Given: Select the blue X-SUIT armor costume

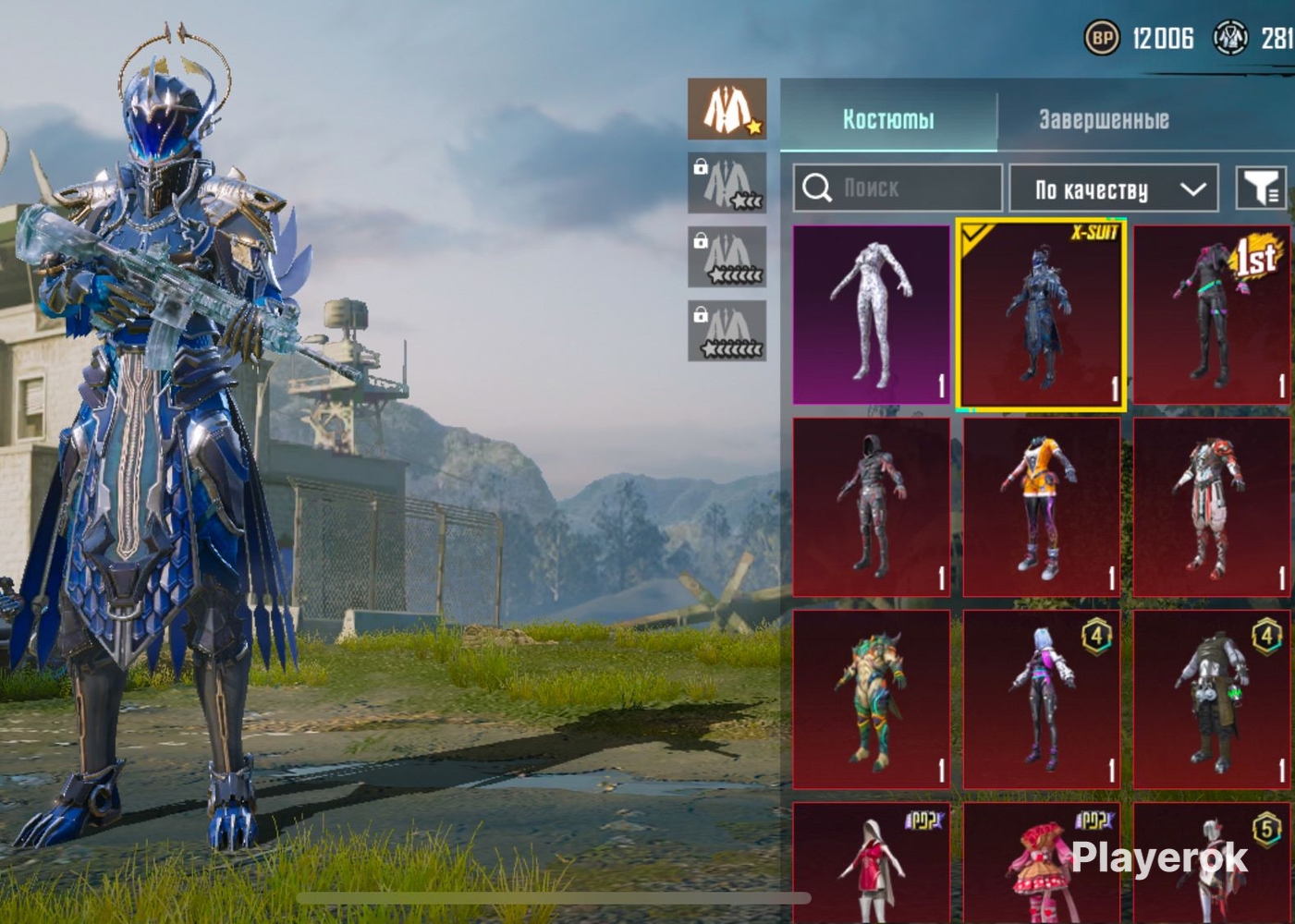Looking at the screenshot, I should 1041,314.
